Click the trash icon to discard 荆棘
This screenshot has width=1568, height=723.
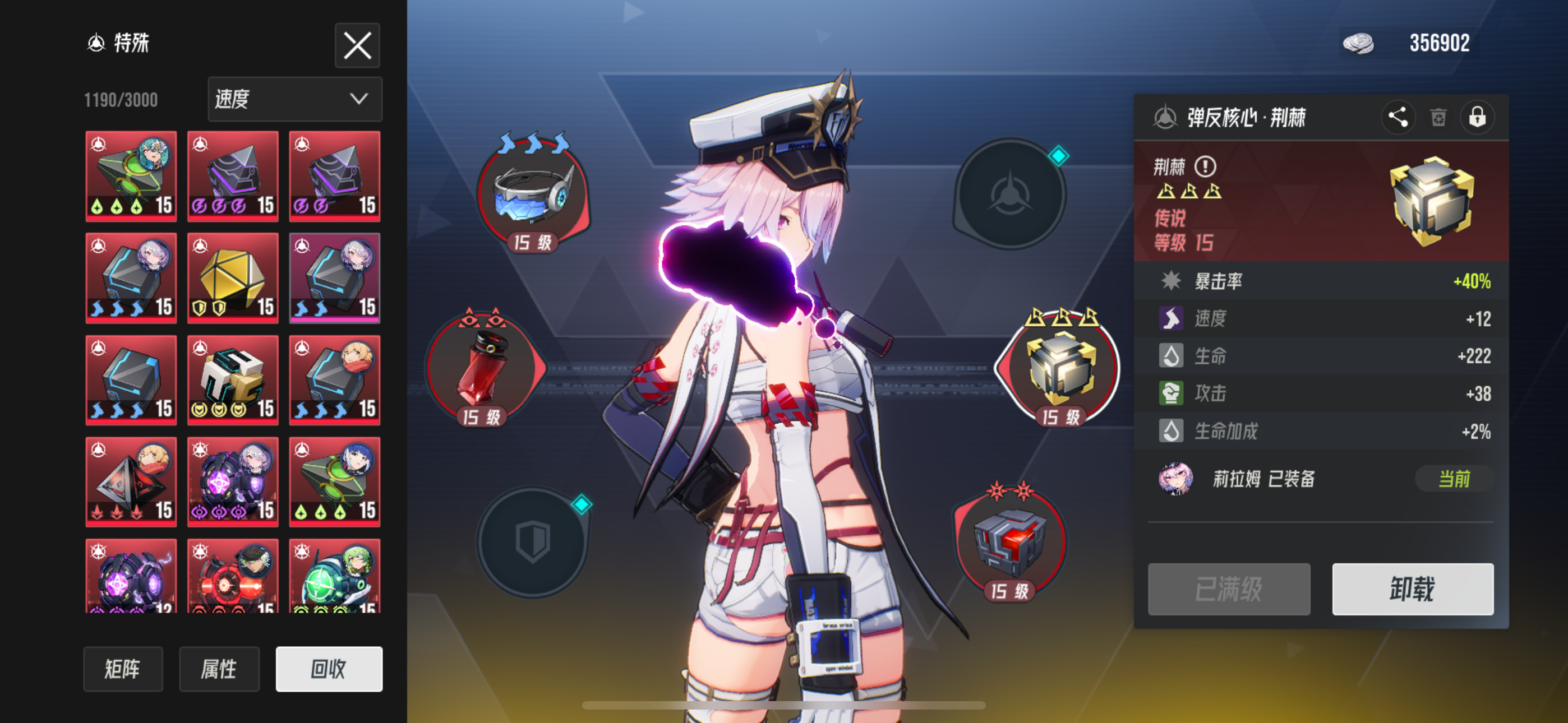point(1438,118)
